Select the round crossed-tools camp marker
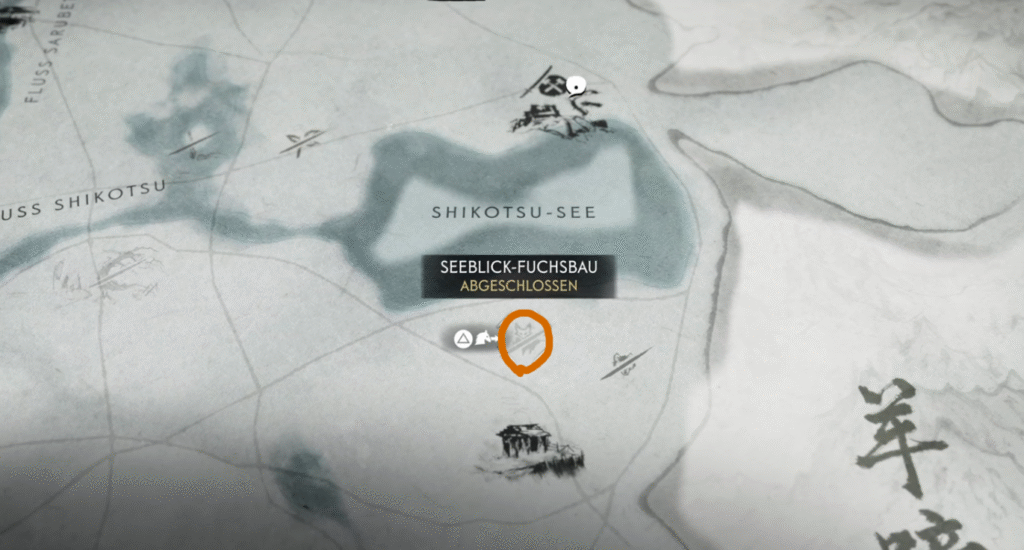Screen dimensions: 1024x550 552,84
